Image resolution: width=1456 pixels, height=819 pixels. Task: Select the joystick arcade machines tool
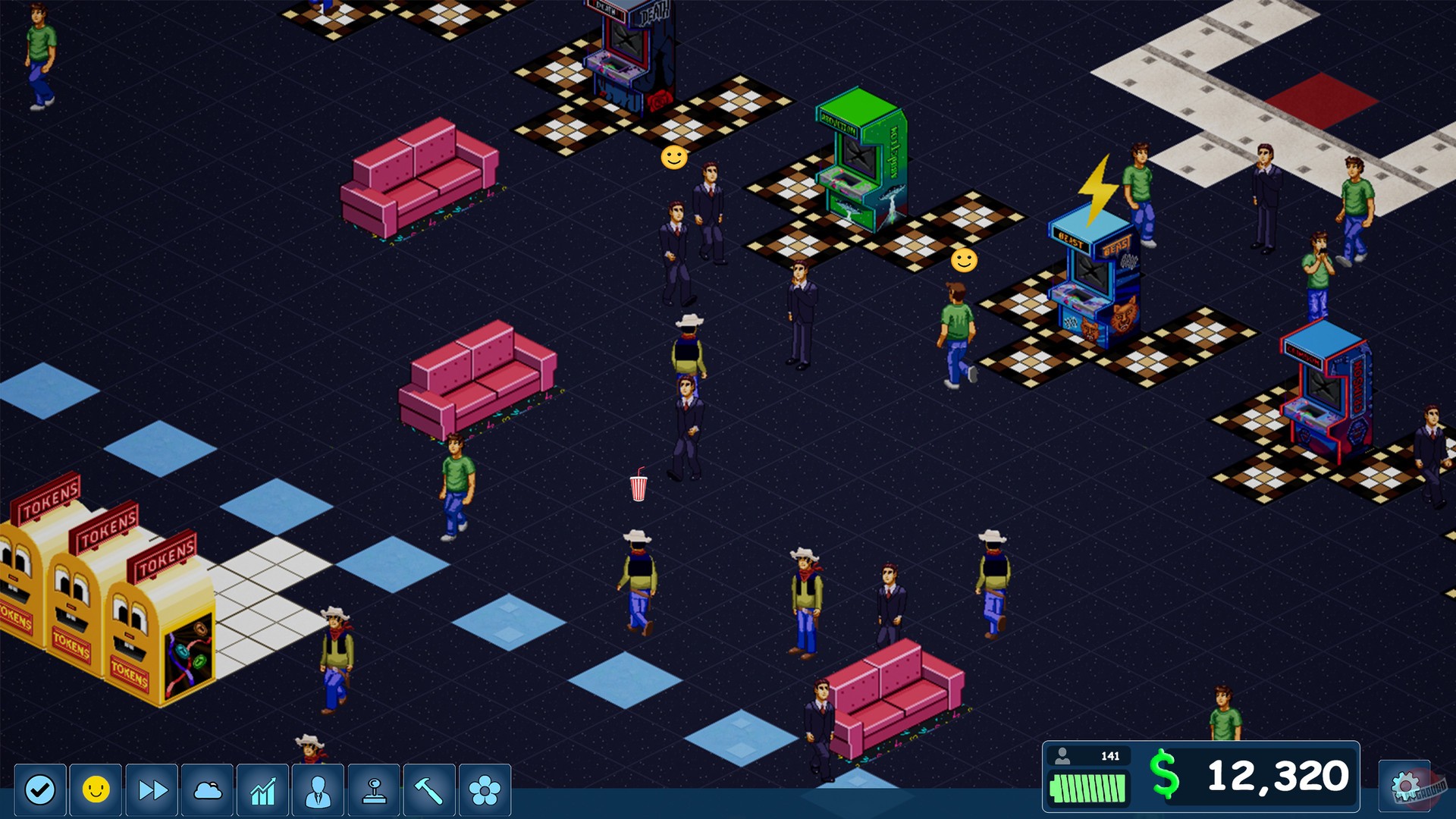click(x=373, y=791)
